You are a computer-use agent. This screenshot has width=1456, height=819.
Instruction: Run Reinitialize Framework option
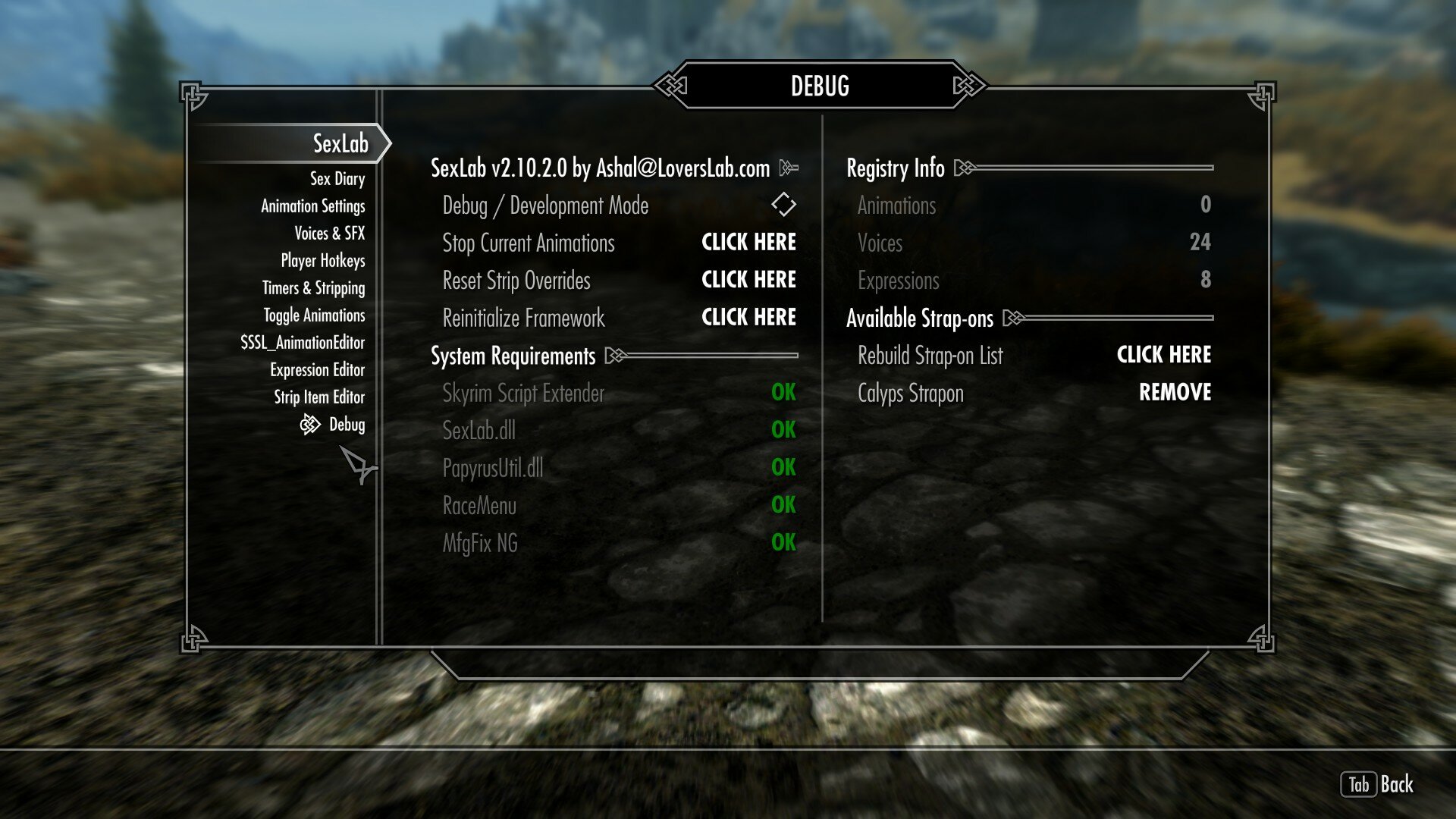point(748,317)
